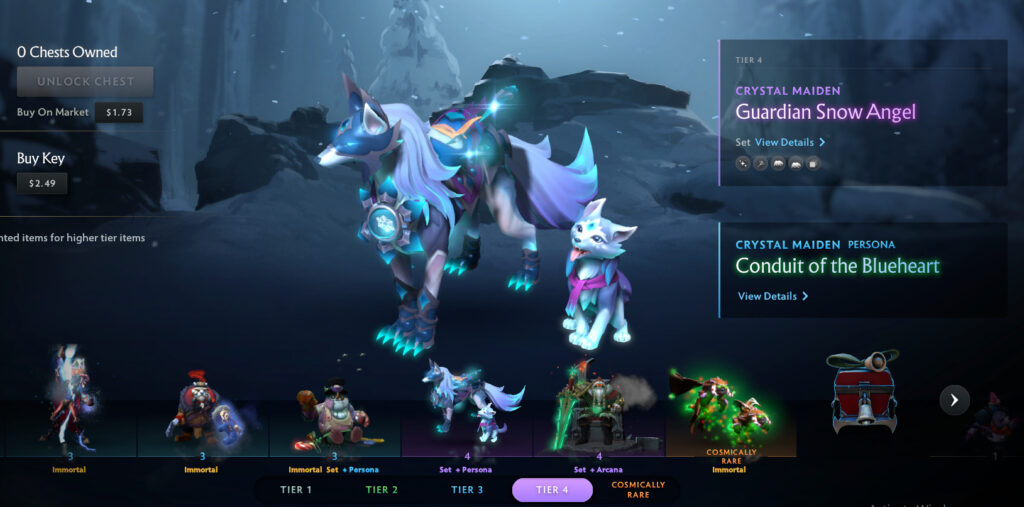
Task: Click the Unlock Chest button
Action: click(x=85, y=81)
